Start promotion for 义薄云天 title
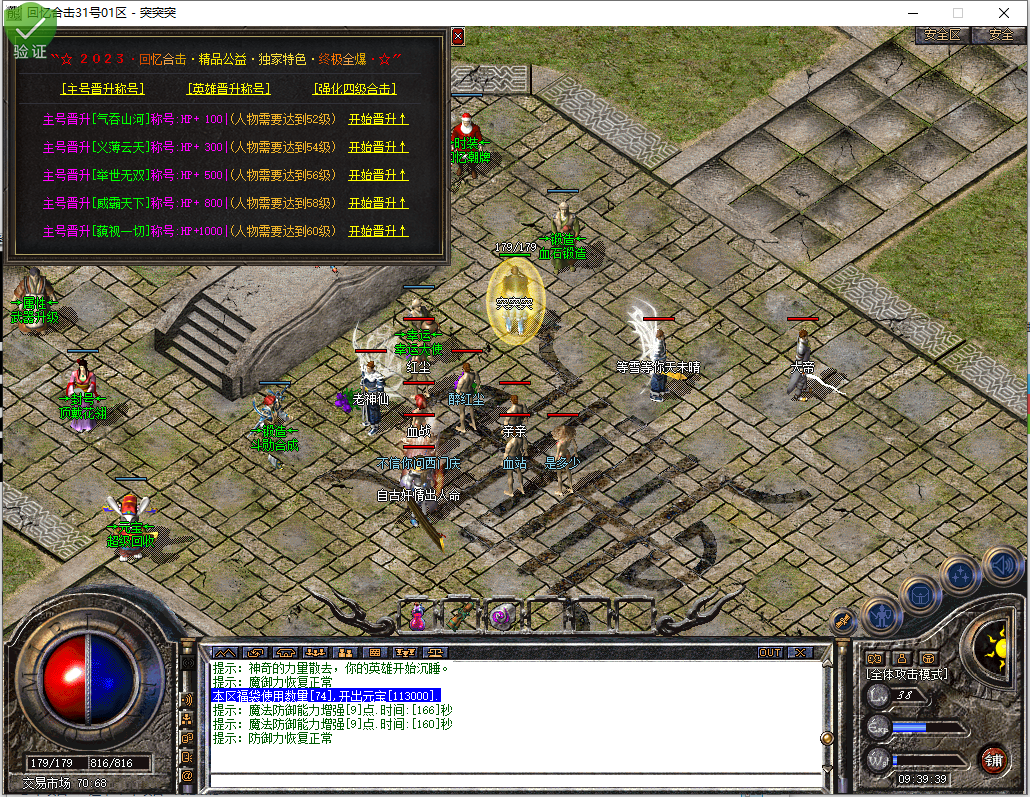This screenshot has width=1030, height=797. click(378, 147)
